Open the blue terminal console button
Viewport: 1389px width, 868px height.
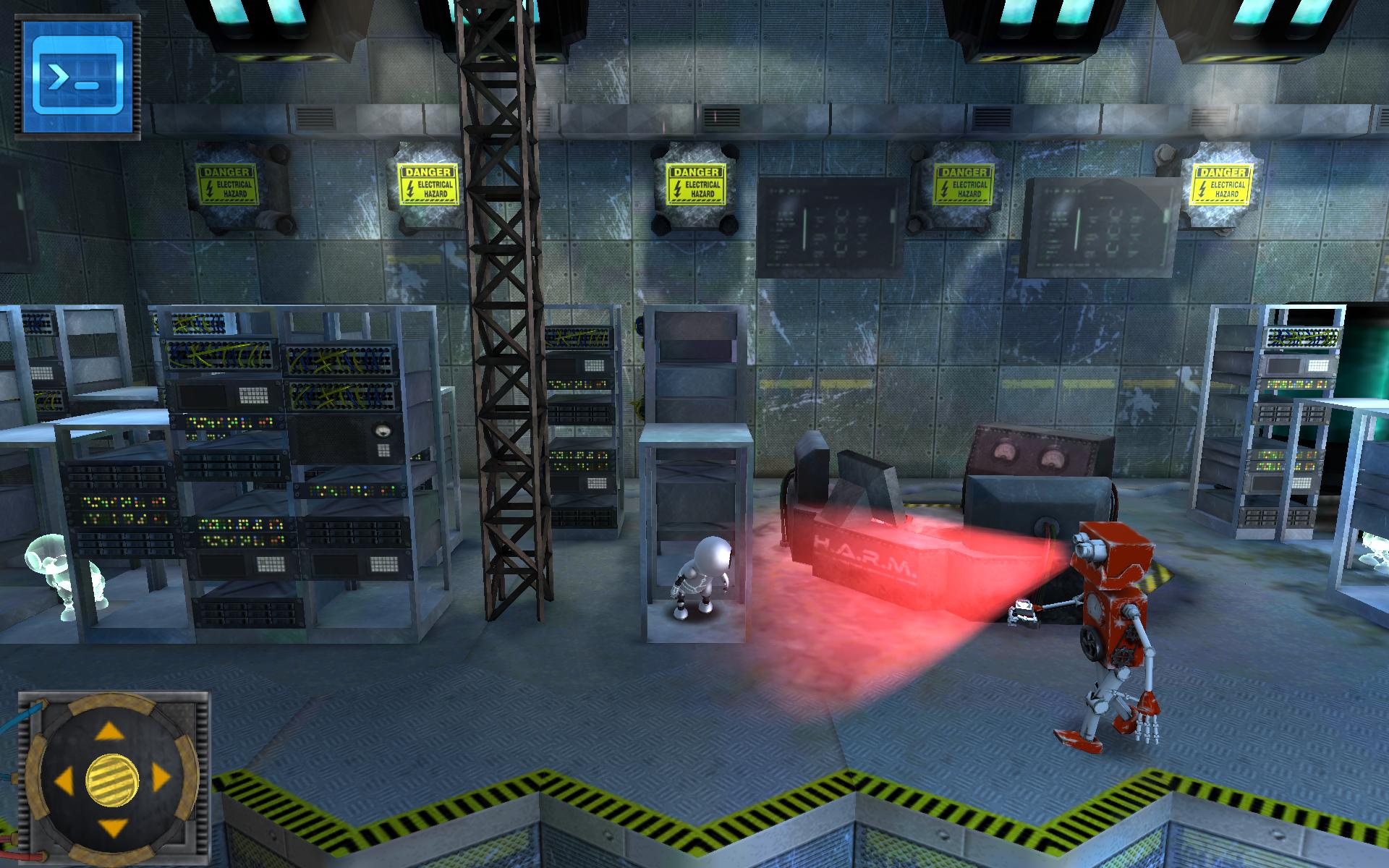click(x=81, y=77)
